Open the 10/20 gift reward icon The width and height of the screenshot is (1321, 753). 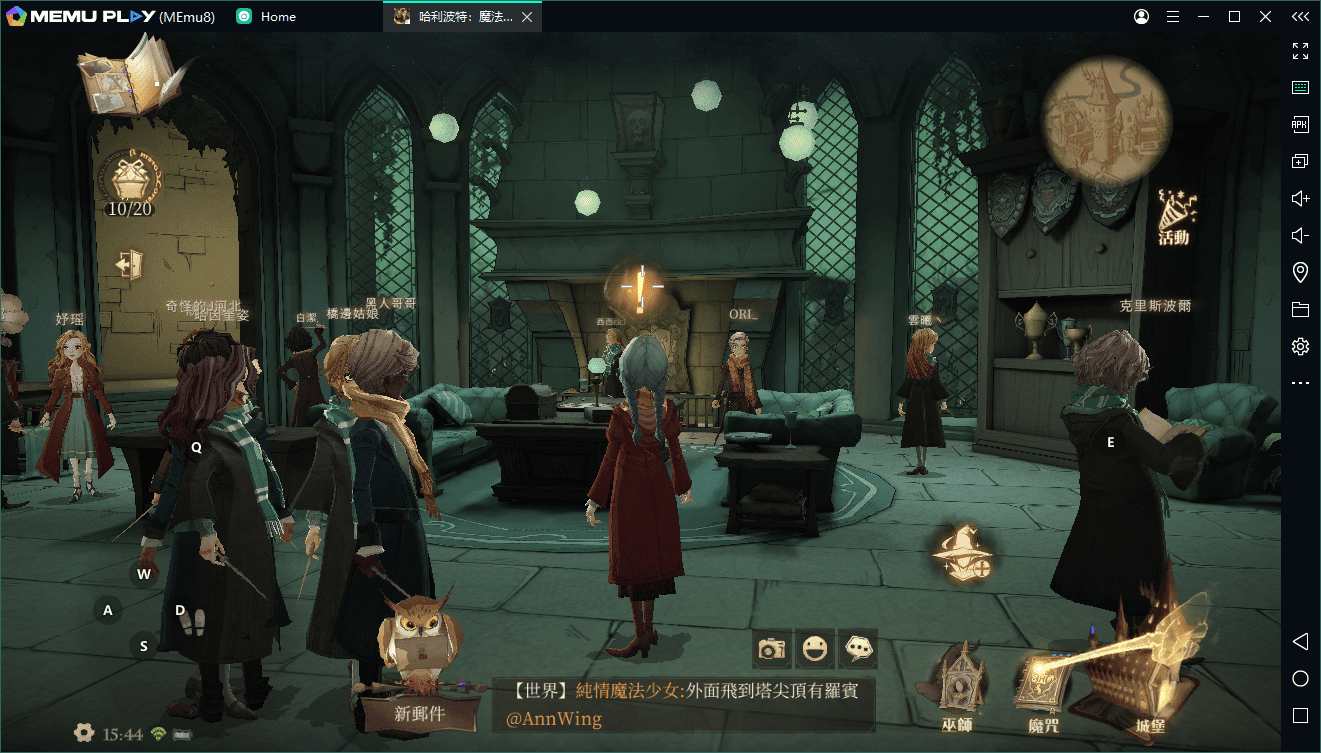129,183
